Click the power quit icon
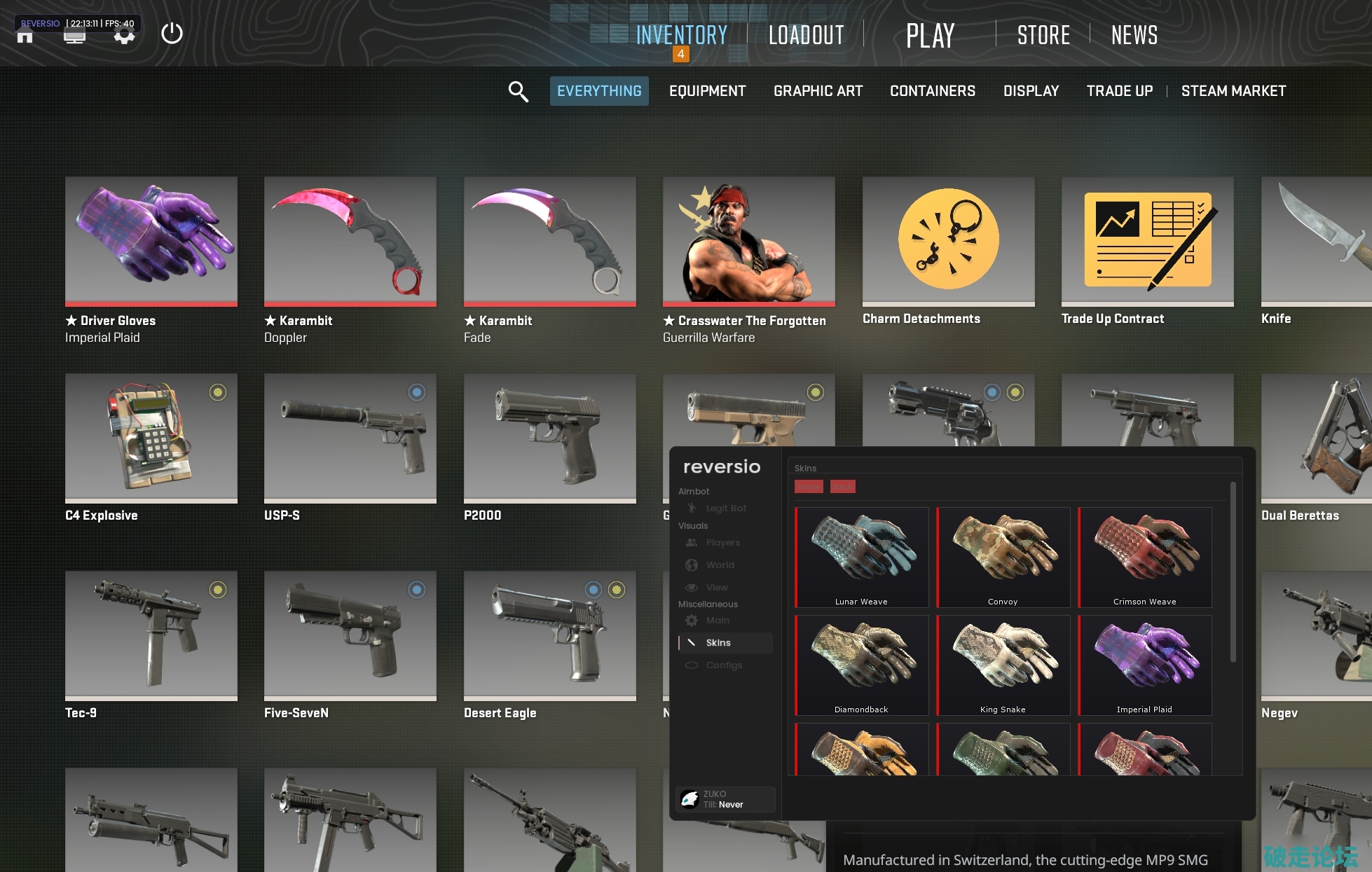The height and width of the screenshot is (872, 1372). (x=172, y=34)
